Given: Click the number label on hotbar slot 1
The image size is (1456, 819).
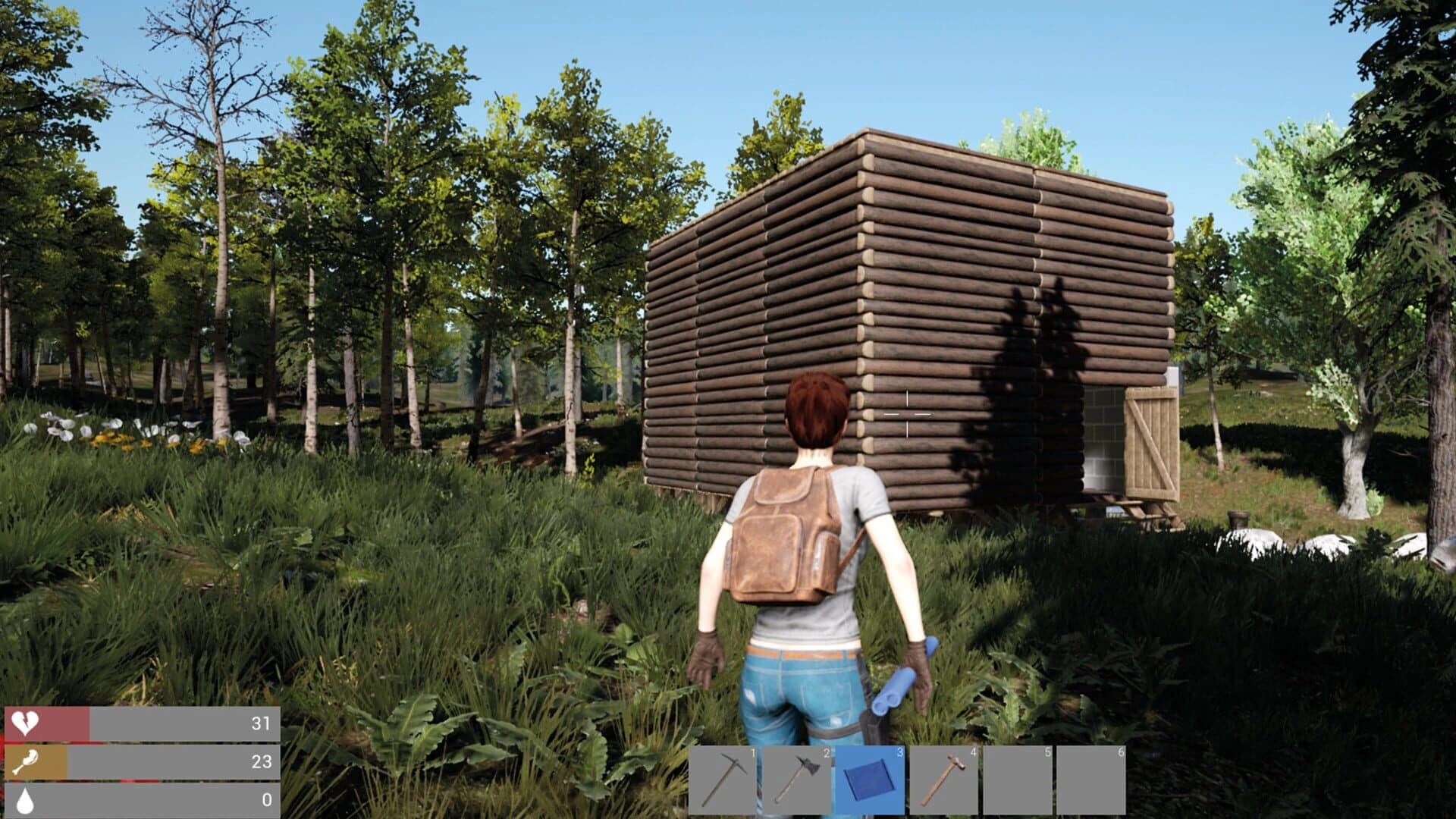Looking at the screenshot, I should [x=752, y=754].
